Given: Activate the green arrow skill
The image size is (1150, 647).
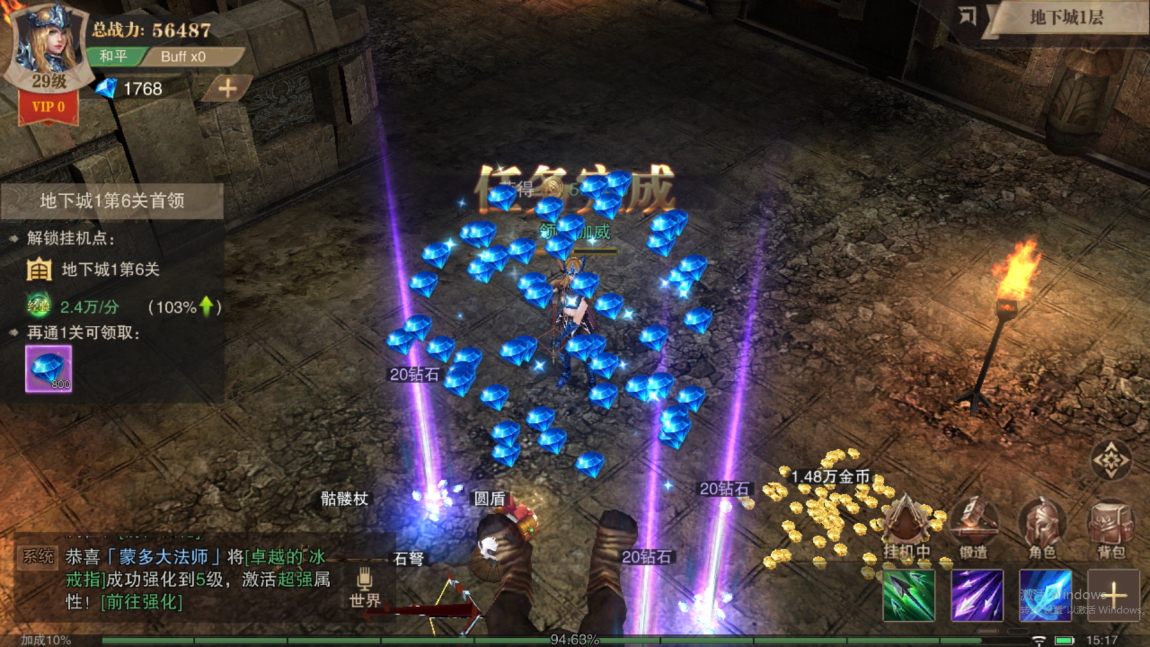Looking at the screenshot, I should [909, 596].
